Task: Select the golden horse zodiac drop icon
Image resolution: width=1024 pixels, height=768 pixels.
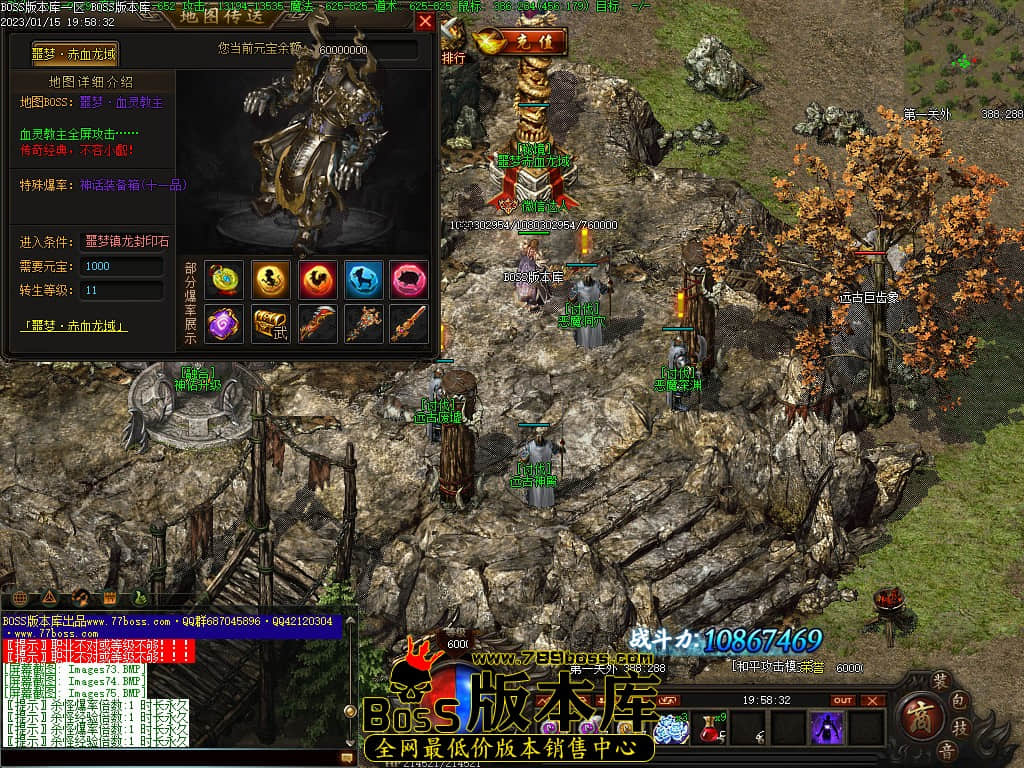Action: (x=271, y=280)
